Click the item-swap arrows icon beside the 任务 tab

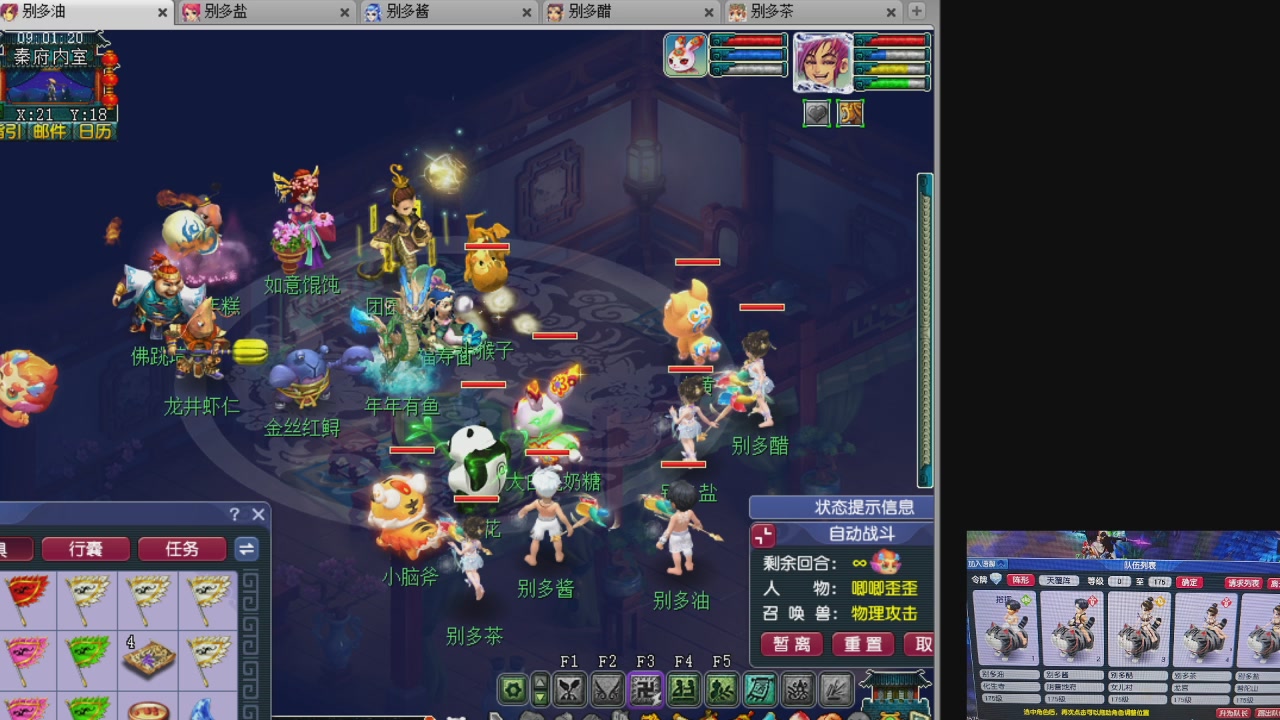pos(245,550)
